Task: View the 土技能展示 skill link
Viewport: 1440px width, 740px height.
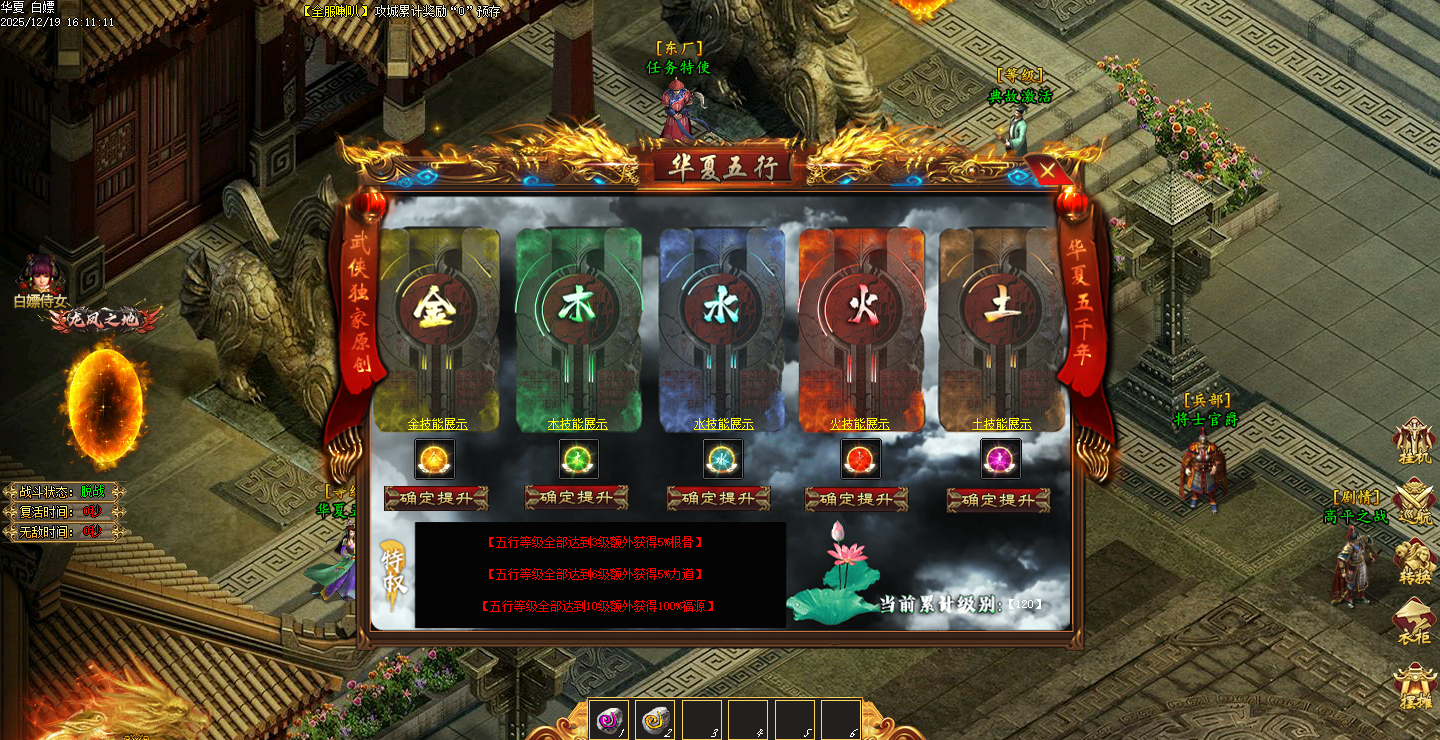Action: tap(1001, 424)
